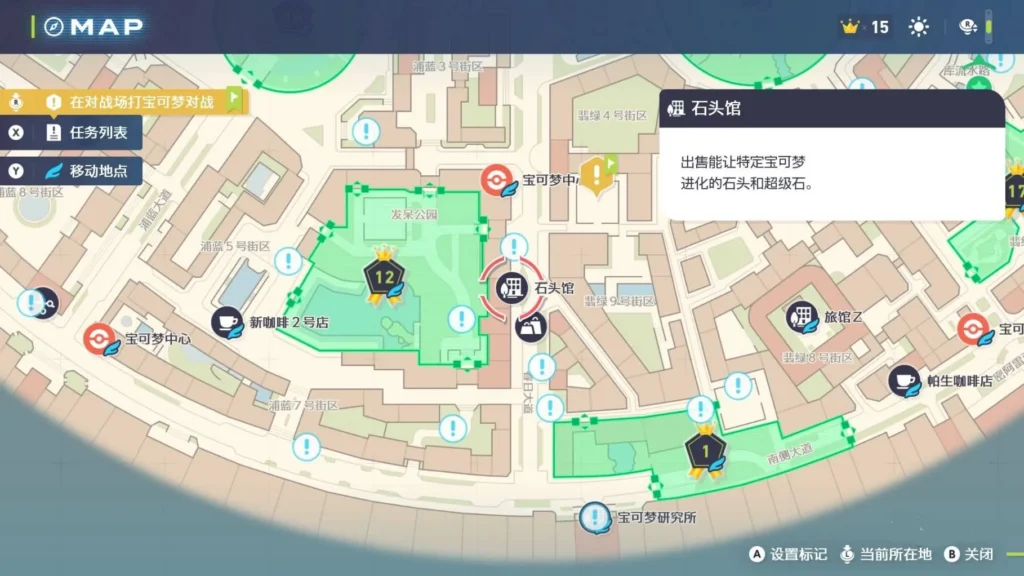Pick the 宝可梦研究所 marker
This screenshot has height=576, width=1024.
596,517
